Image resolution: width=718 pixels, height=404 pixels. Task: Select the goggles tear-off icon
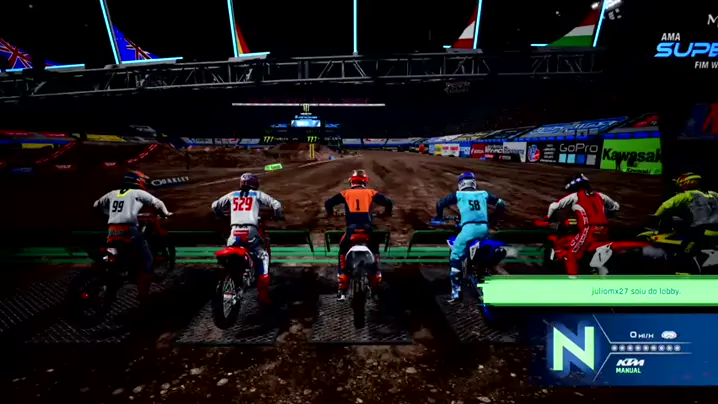click(669, 335)
